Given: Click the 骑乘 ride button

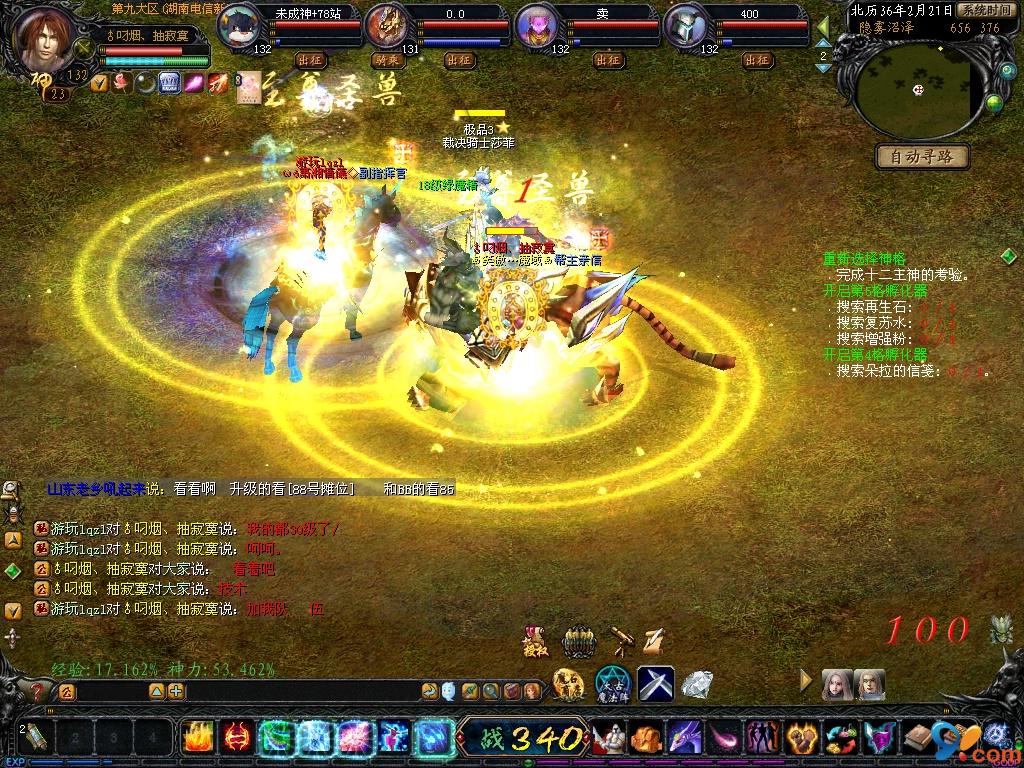Looking at the screenshot, I should (385, 60).
